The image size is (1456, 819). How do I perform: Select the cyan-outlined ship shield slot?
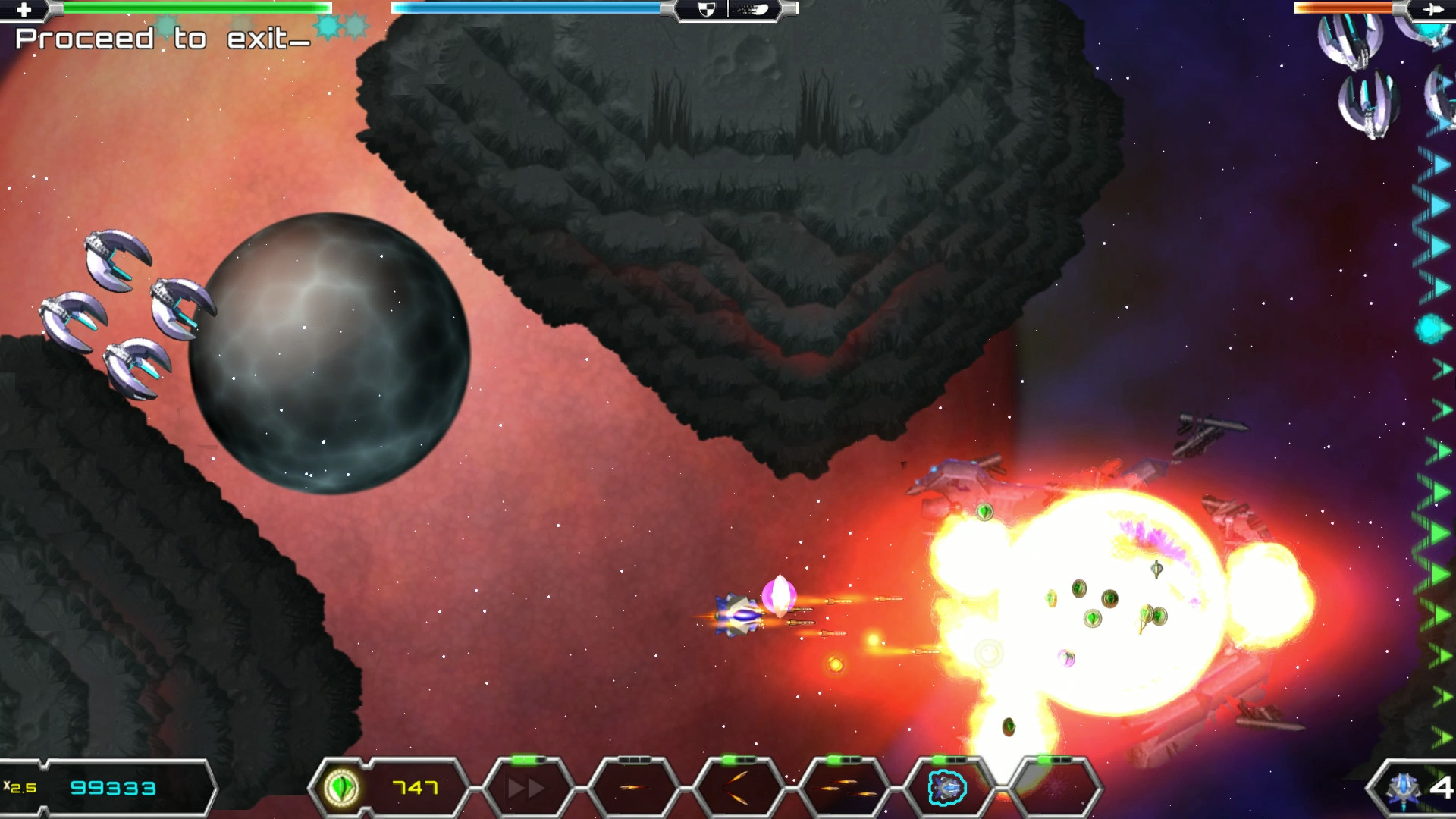[948, 789]
